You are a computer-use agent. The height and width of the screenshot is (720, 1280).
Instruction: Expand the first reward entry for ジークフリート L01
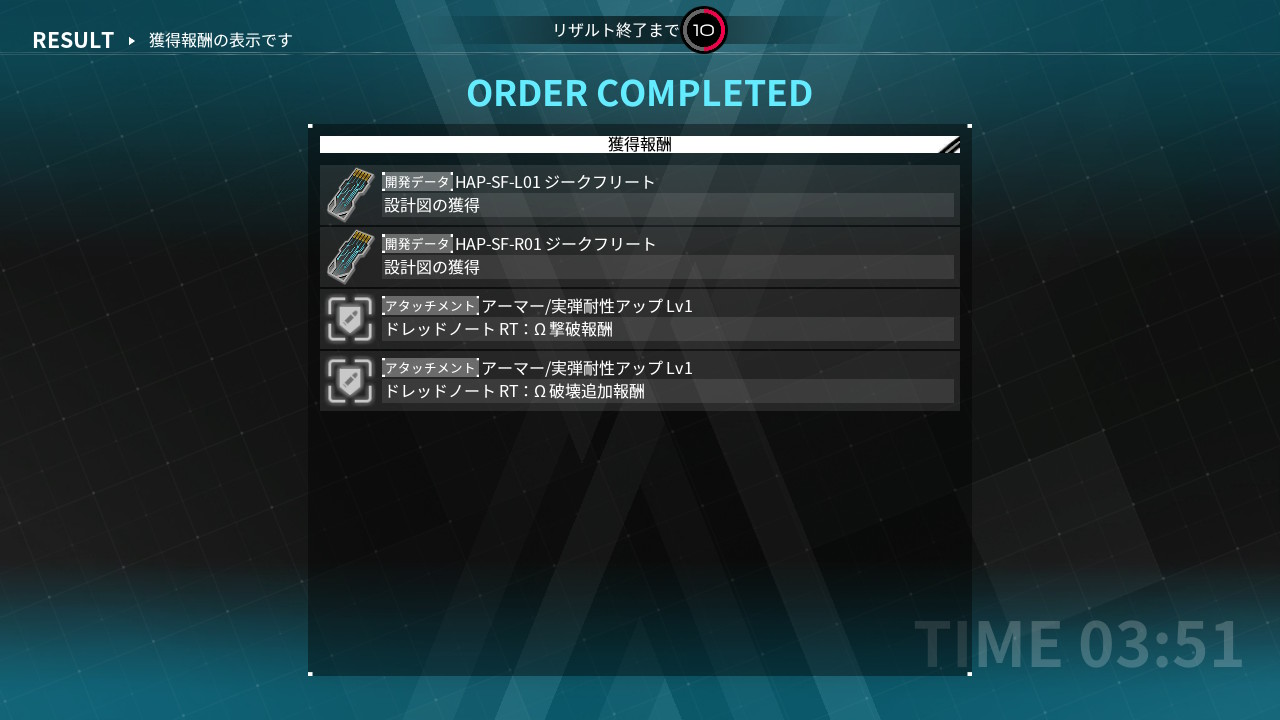tap(640, 193)
